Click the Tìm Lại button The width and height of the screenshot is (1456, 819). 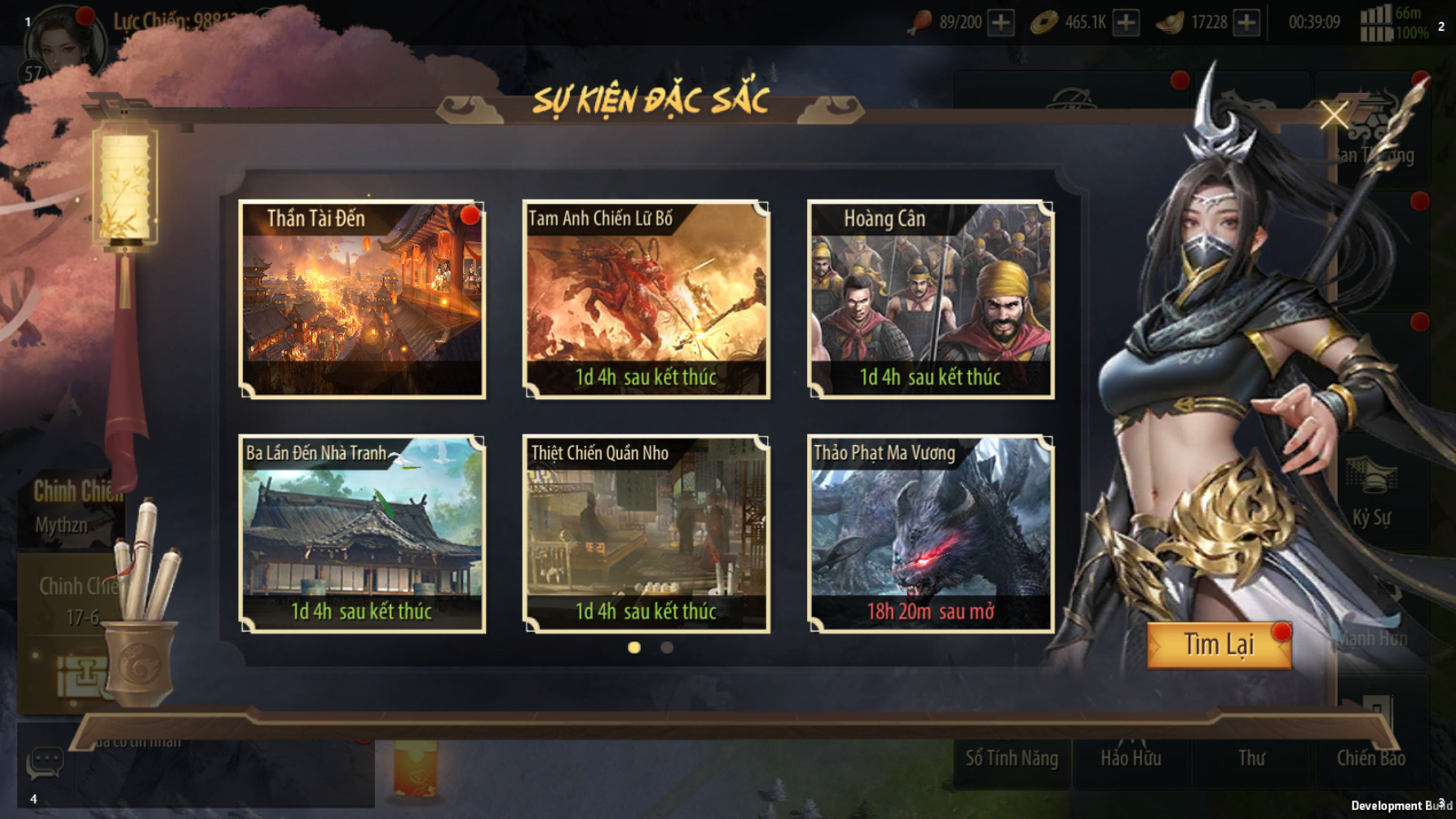point(1219,645)
